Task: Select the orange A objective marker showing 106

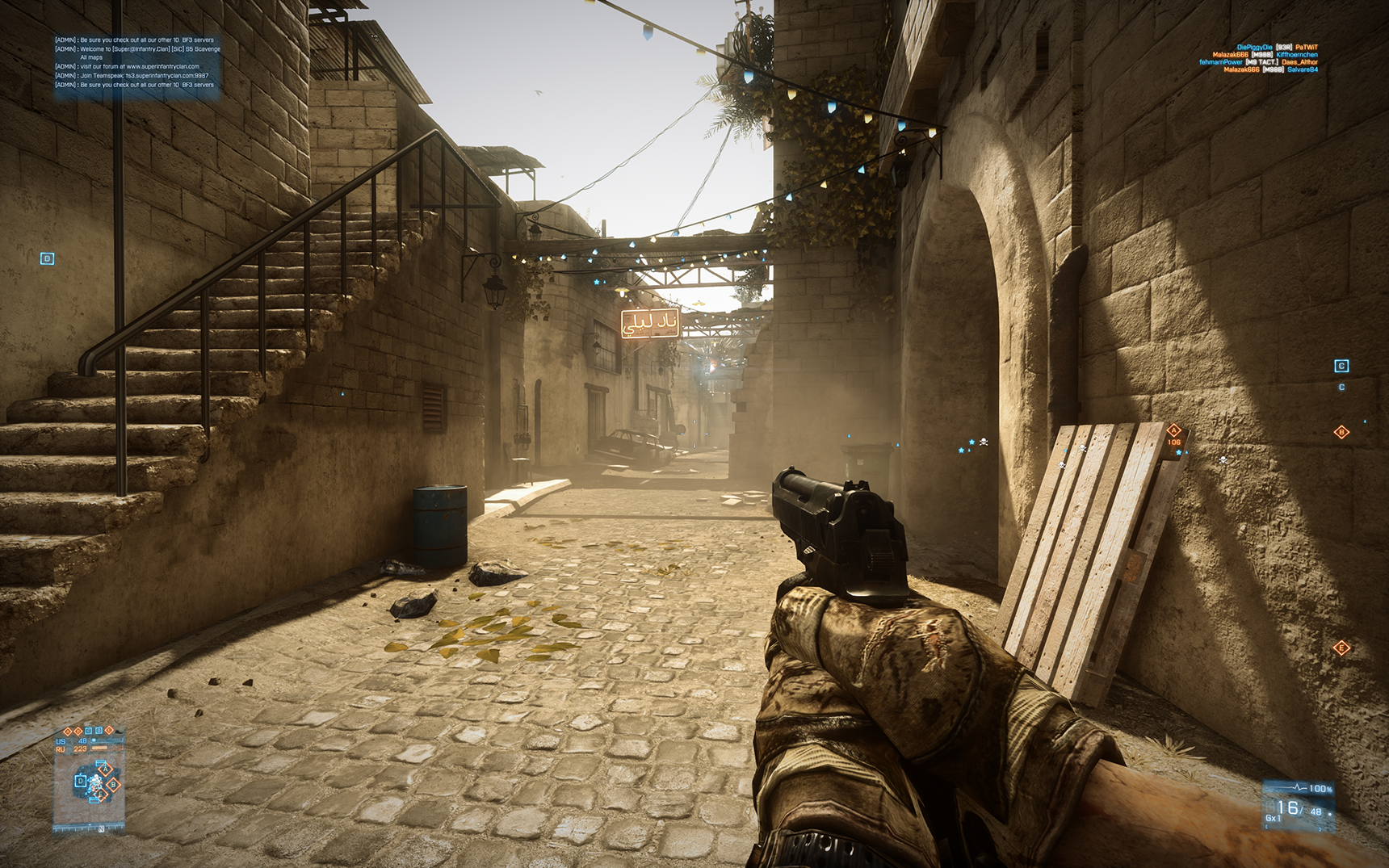Action: pyautogui.click(x=1174, y=430)
